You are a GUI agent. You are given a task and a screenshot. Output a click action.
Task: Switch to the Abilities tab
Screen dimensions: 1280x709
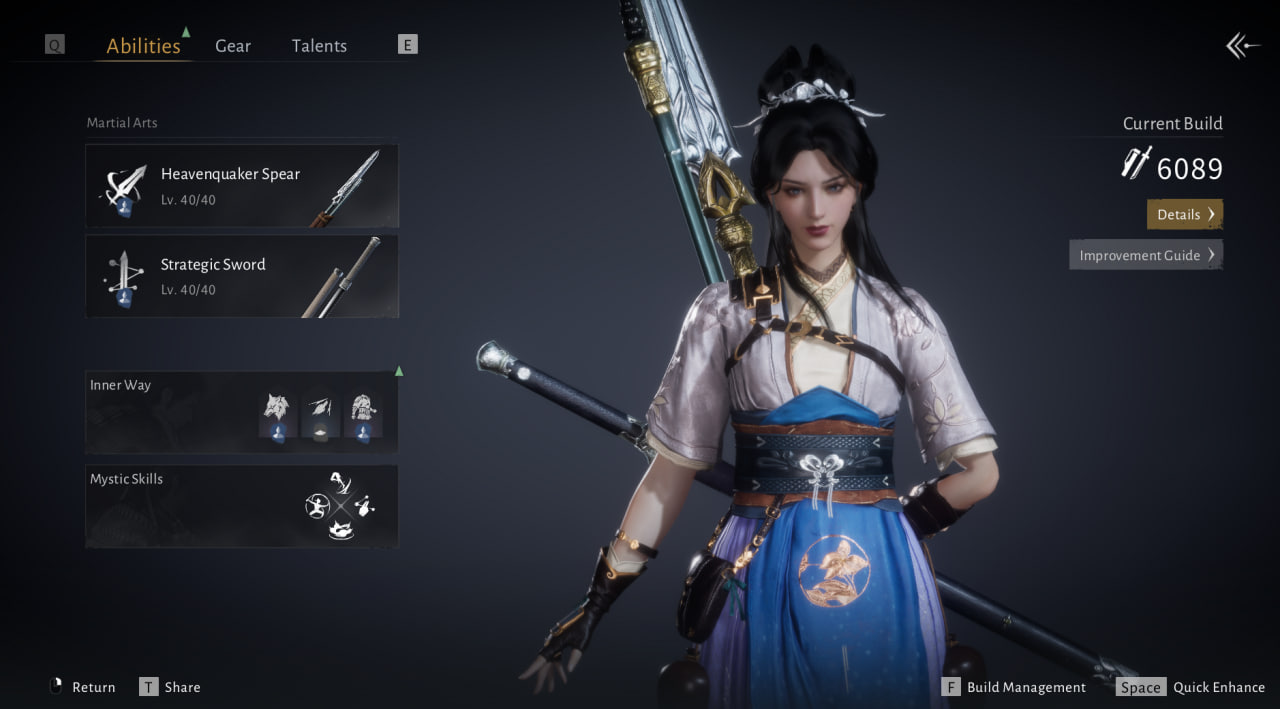[143, 46]
